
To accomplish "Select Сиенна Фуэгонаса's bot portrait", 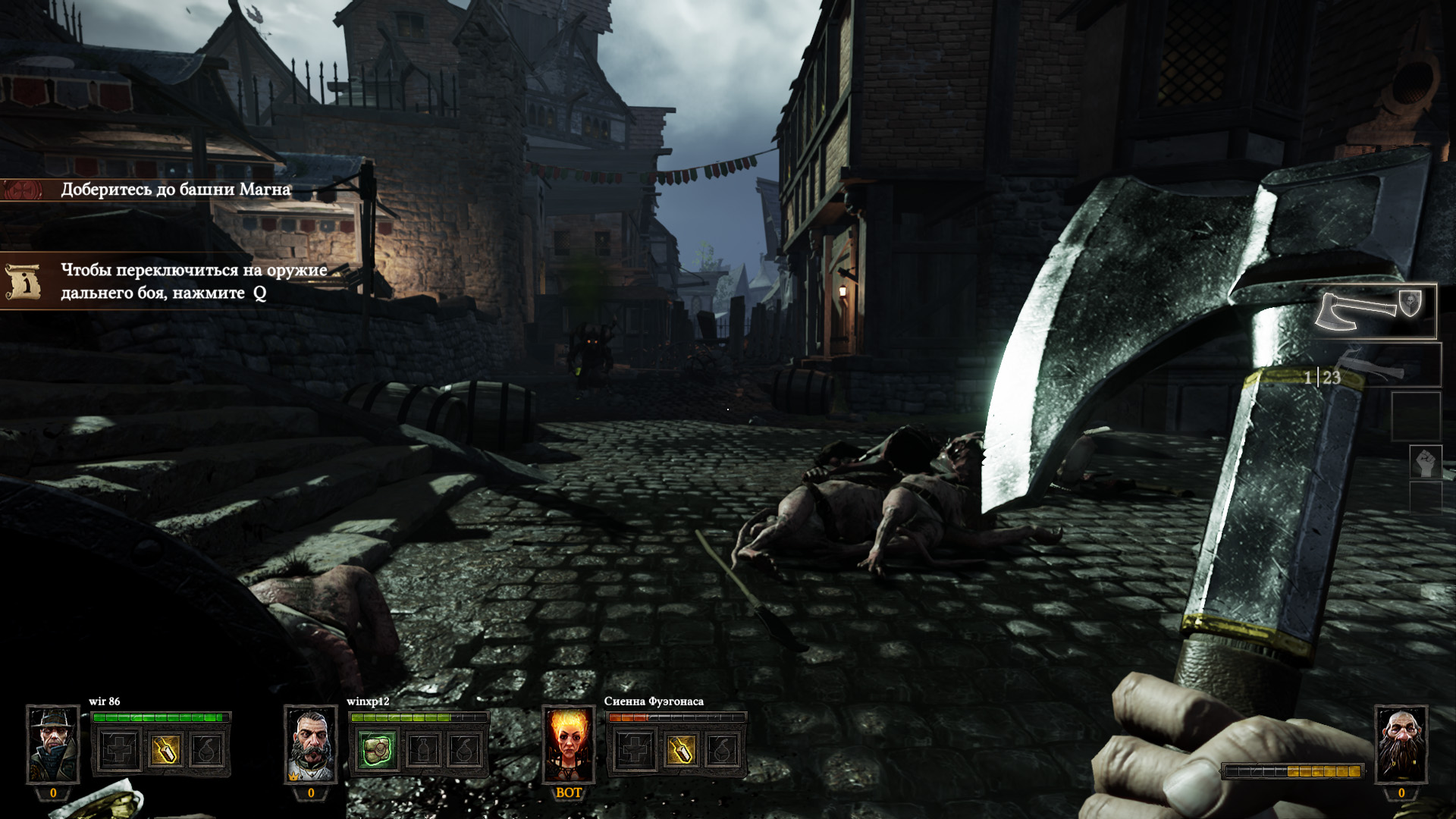I will pos(568,745).
